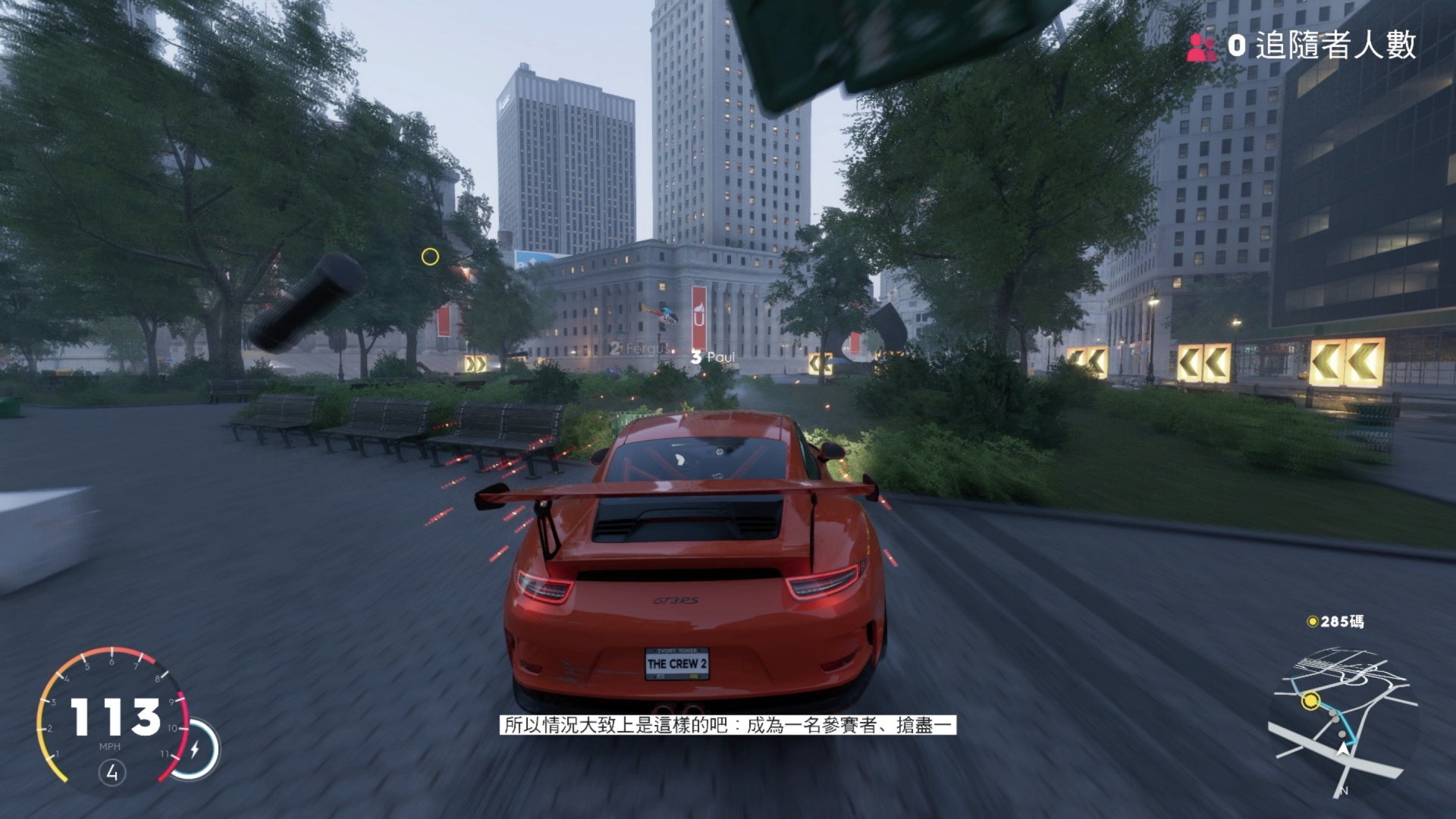Open the circular minimap
The image size is (1456, 819).
(1341, 720)
